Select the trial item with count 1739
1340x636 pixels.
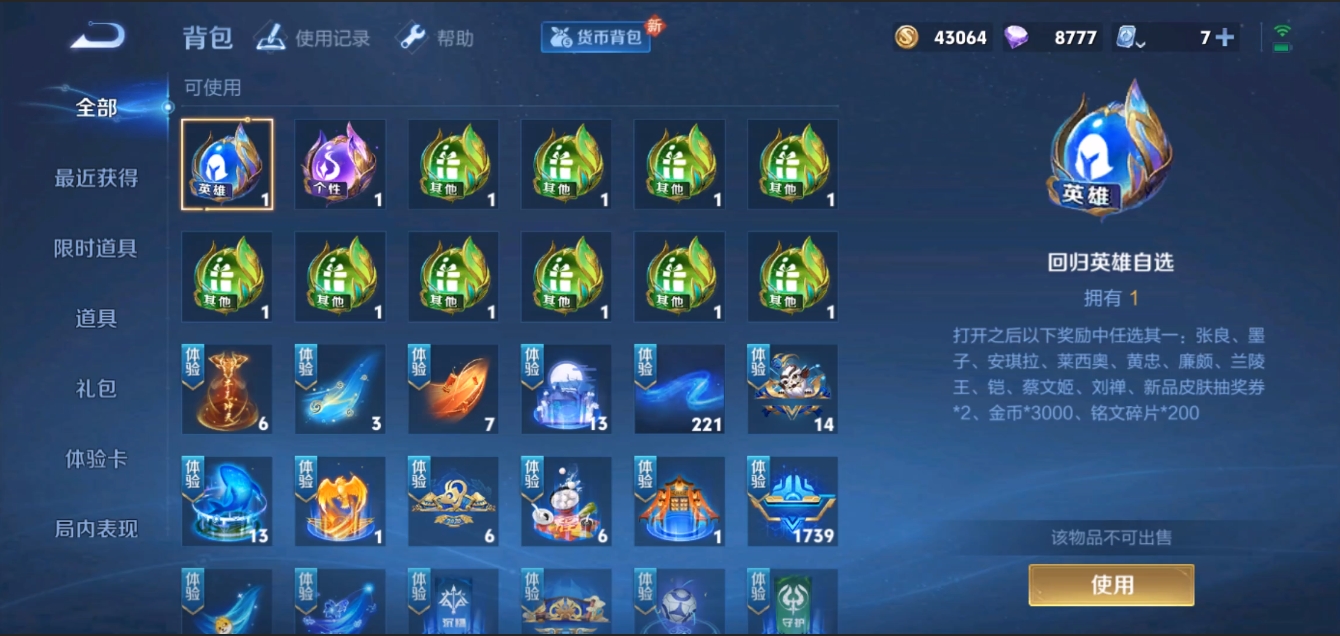click(x=793, y=502)
